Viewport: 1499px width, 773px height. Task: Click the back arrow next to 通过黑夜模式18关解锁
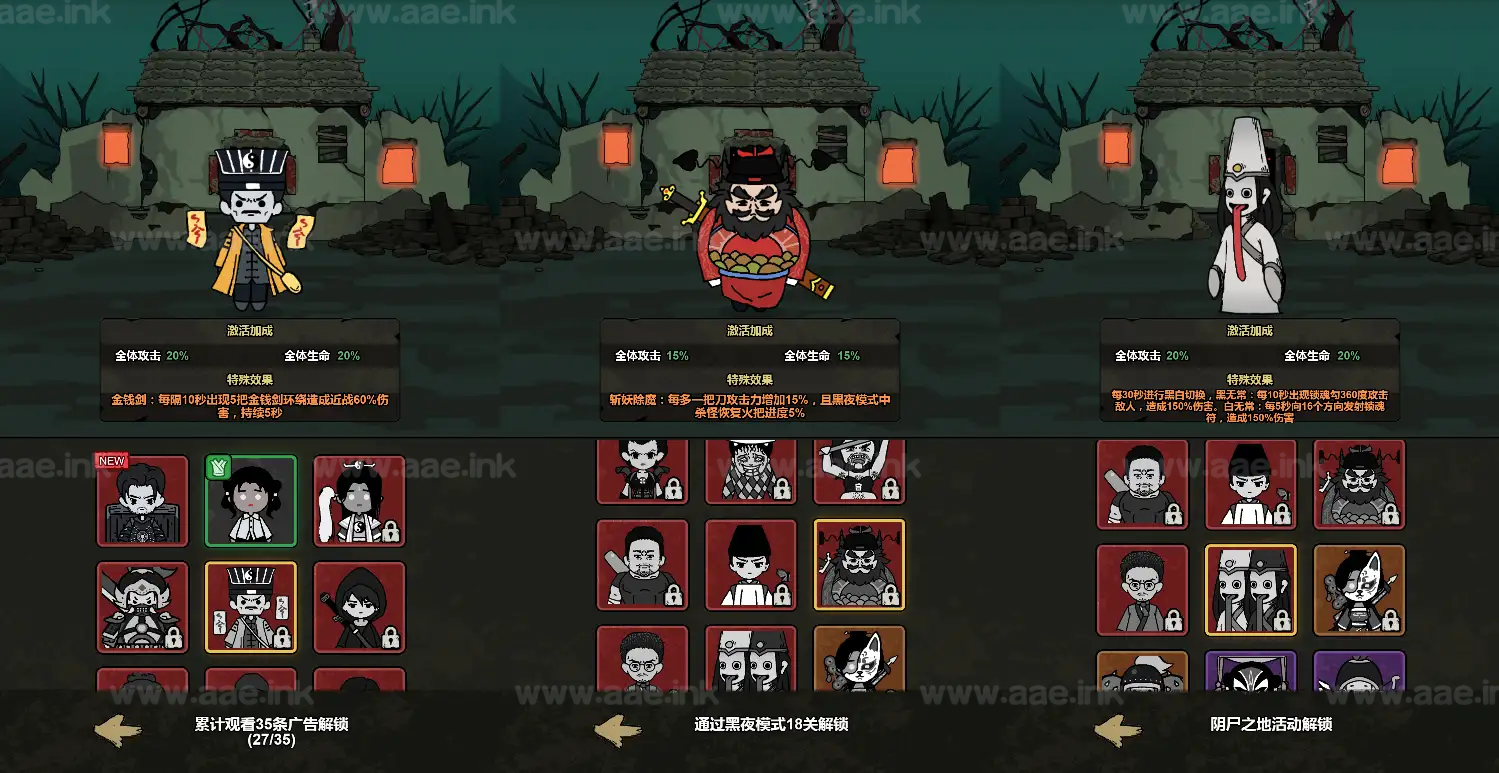coord(617,731)
